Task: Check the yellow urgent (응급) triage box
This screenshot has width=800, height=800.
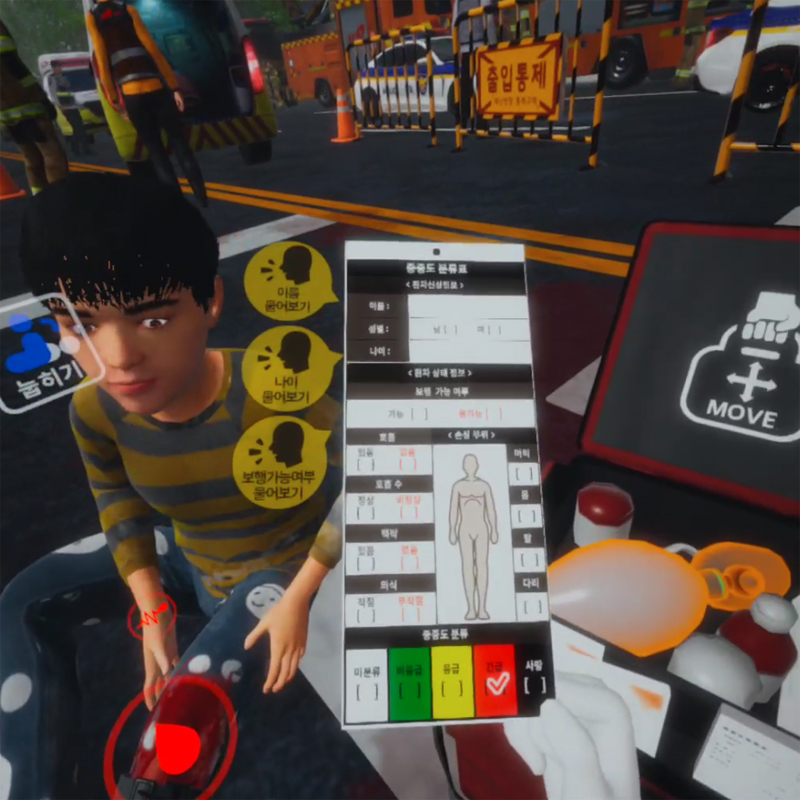Action: tap(452, 686)
